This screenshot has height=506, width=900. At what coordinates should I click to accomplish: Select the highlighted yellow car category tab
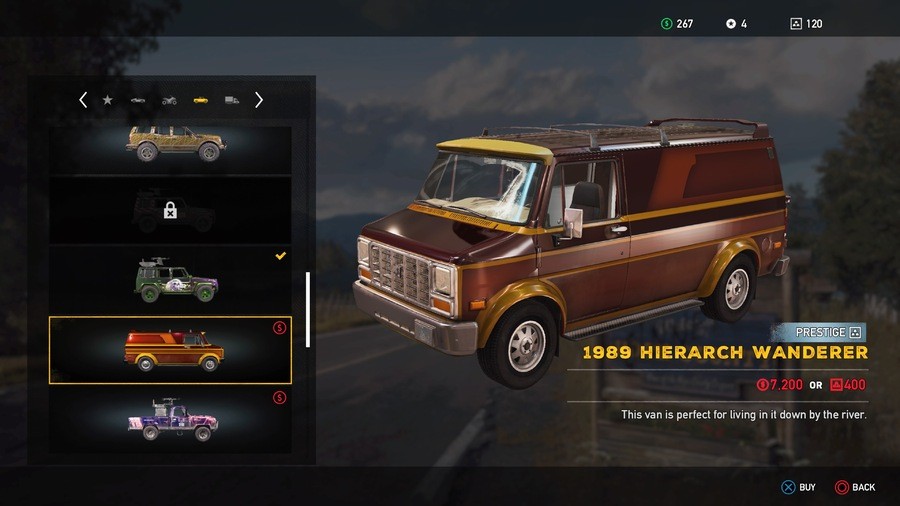click(x=201, y=100)
